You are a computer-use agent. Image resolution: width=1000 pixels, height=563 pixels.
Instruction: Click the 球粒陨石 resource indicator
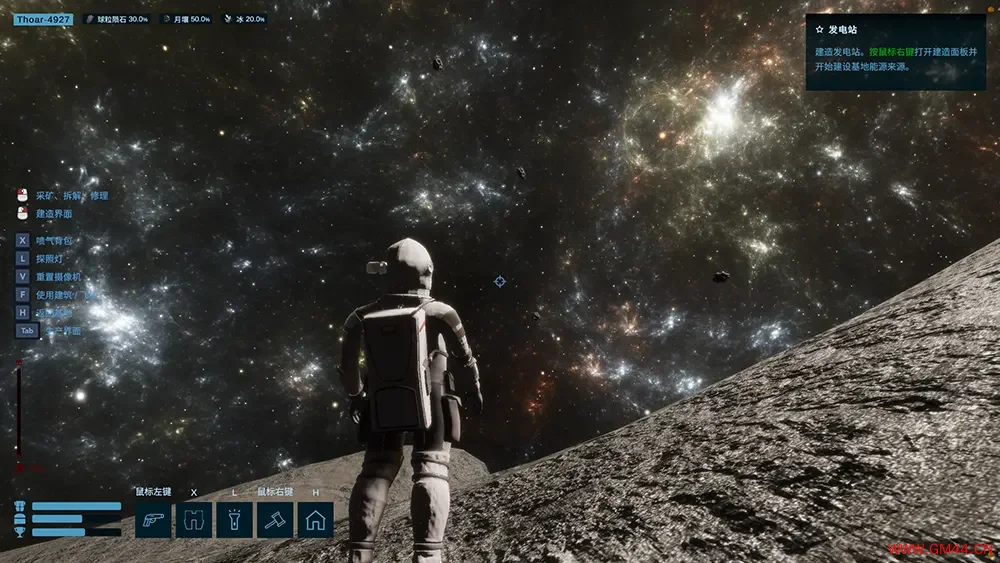click(x=116, y=19)
